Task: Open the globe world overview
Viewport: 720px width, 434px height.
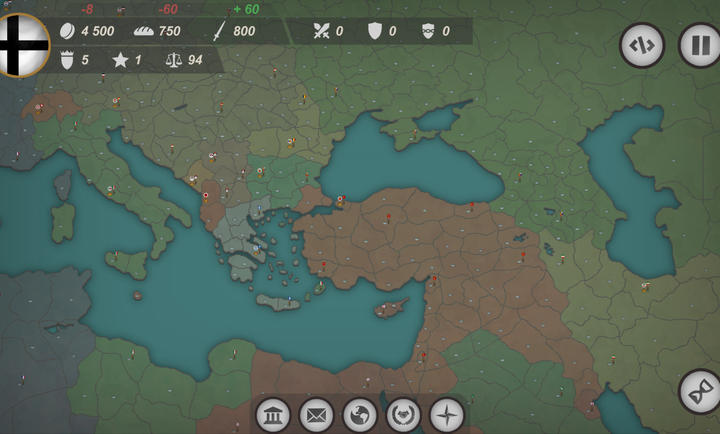Action: pos(360,414)
